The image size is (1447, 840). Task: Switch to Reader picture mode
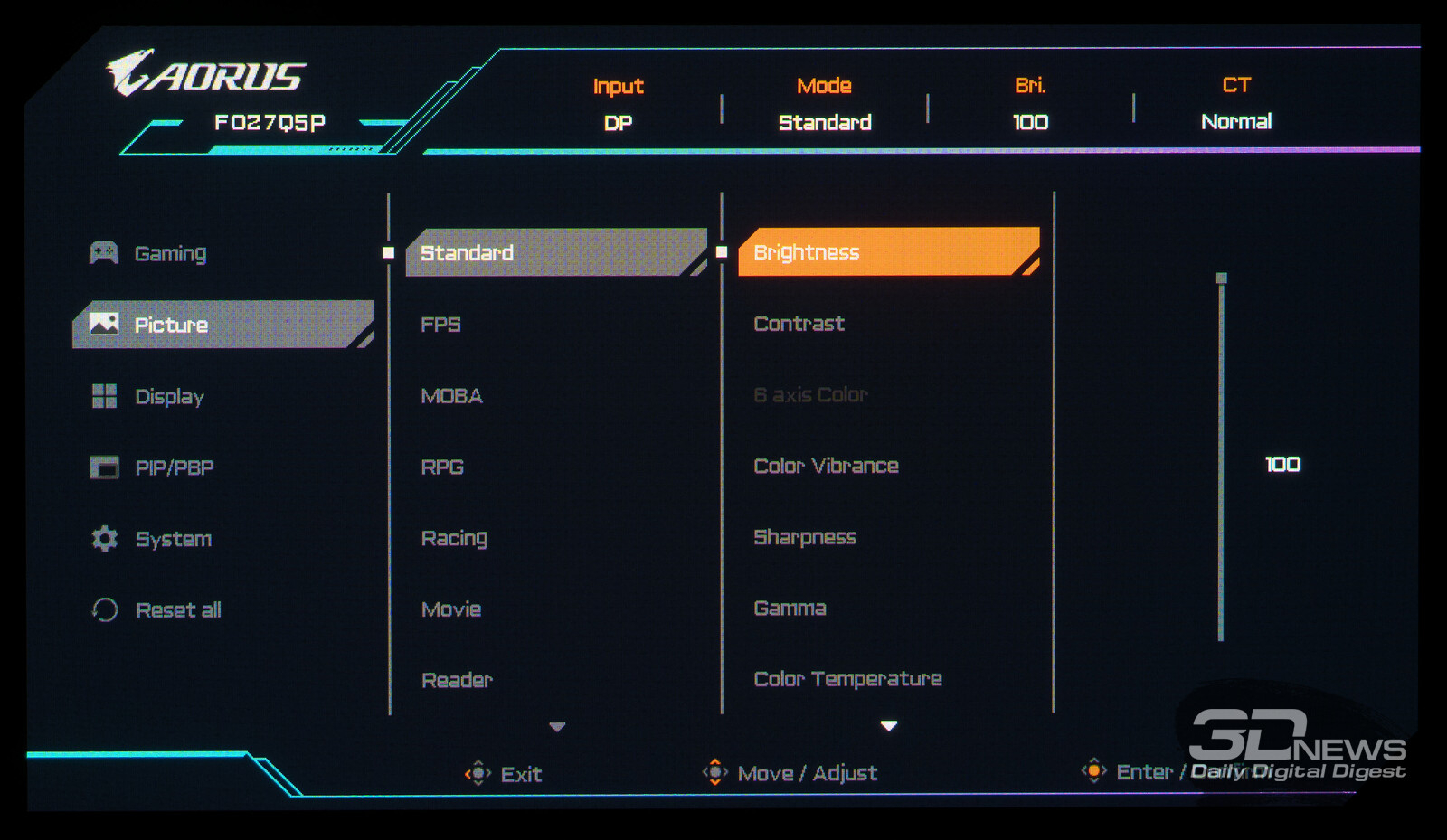click(x=457, y=680)
